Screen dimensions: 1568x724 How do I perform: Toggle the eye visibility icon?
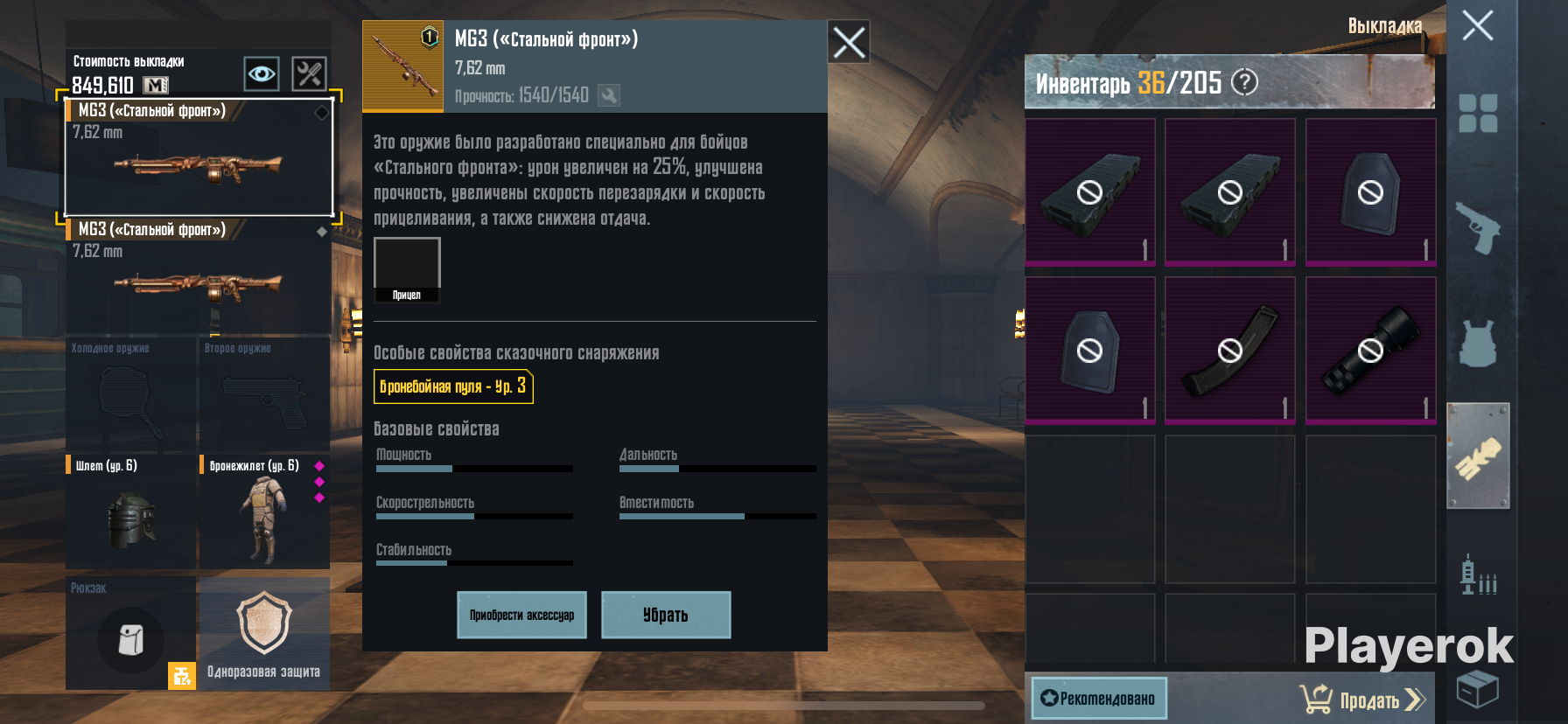click(262, 73)
